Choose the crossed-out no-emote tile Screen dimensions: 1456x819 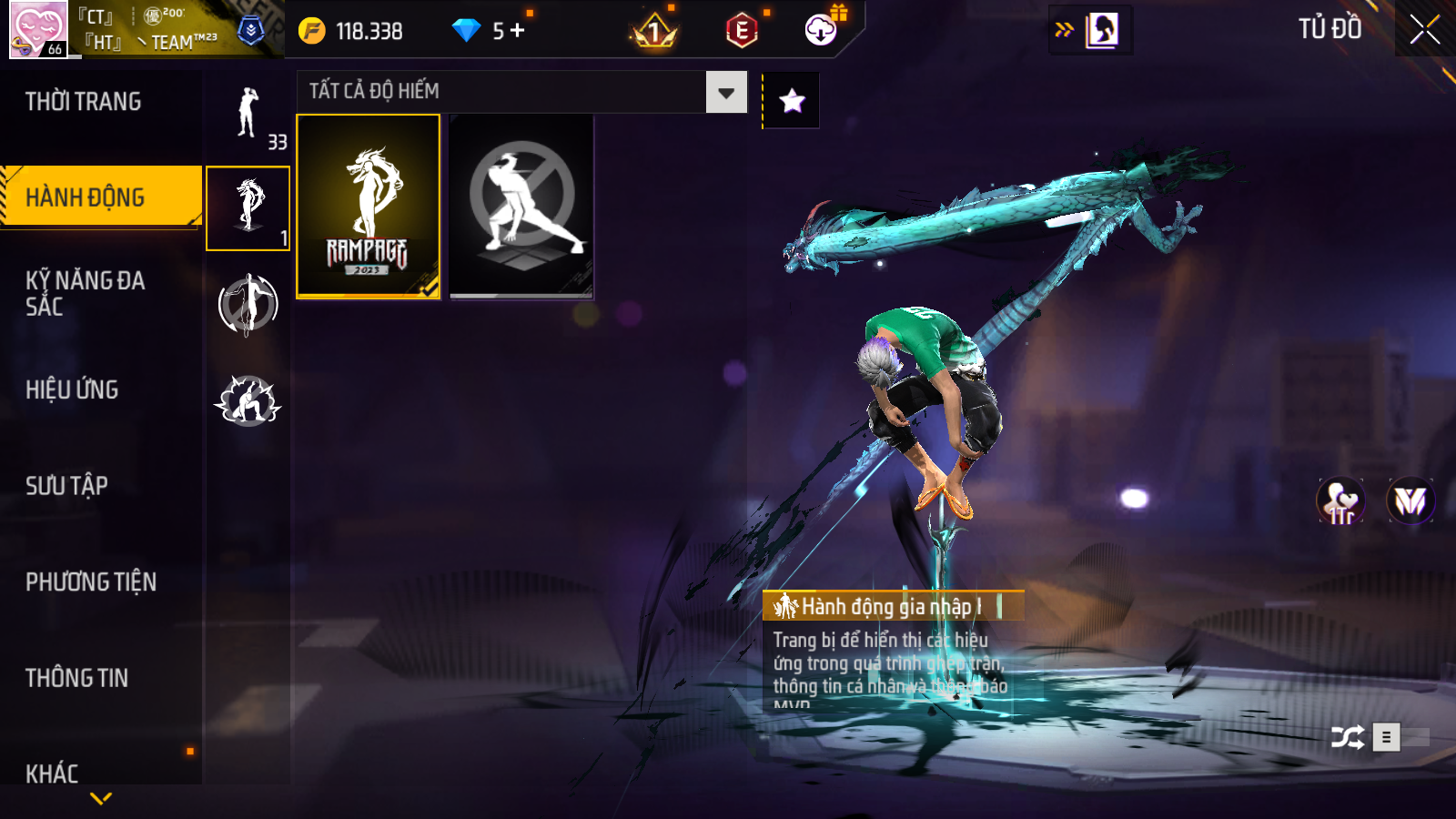(521, 206)
